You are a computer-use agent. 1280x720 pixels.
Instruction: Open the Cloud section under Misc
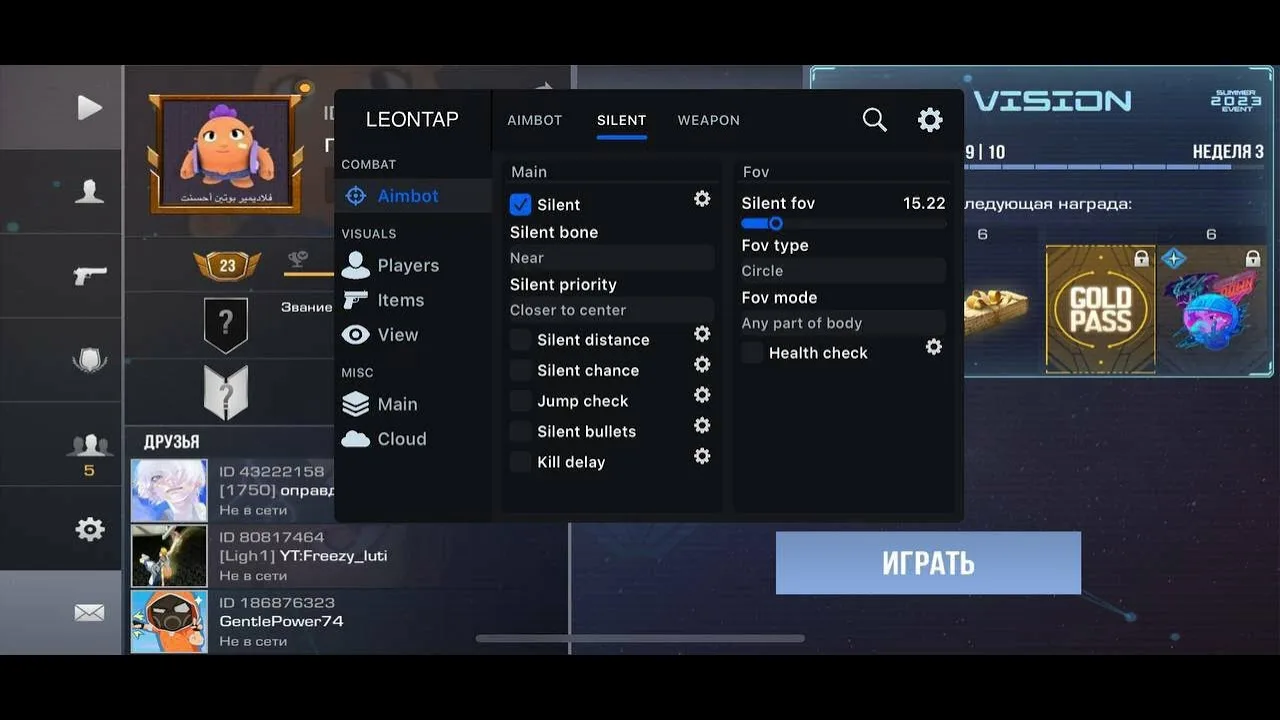(401, 438)
